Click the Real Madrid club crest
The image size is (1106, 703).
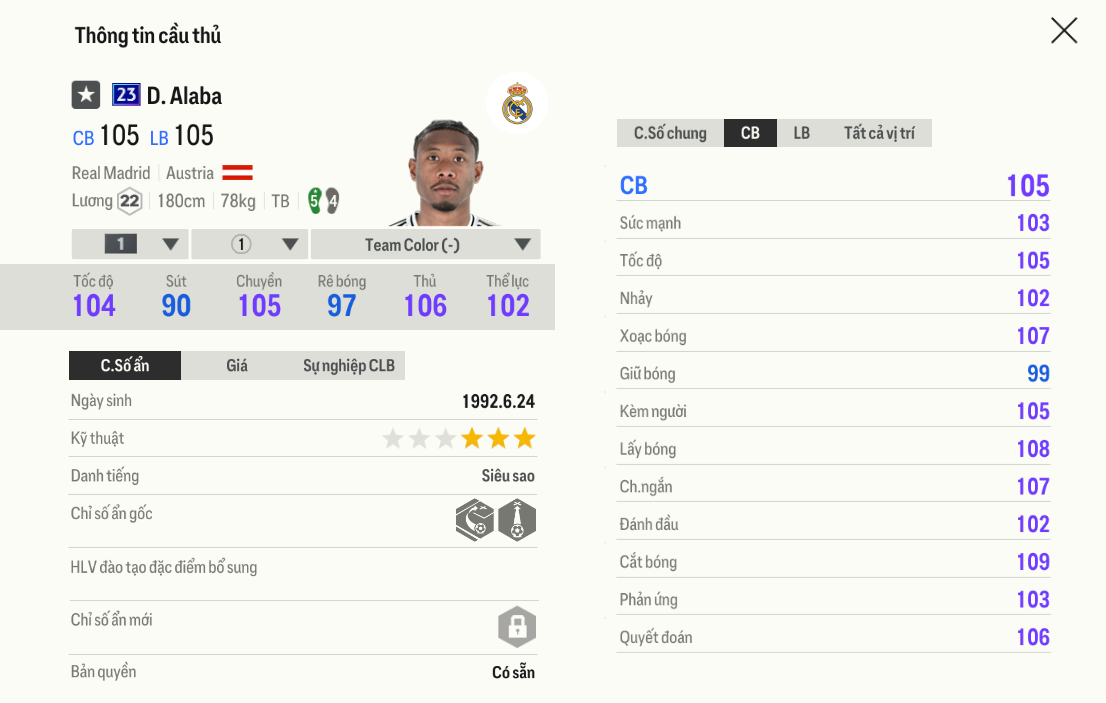[517, 104]
